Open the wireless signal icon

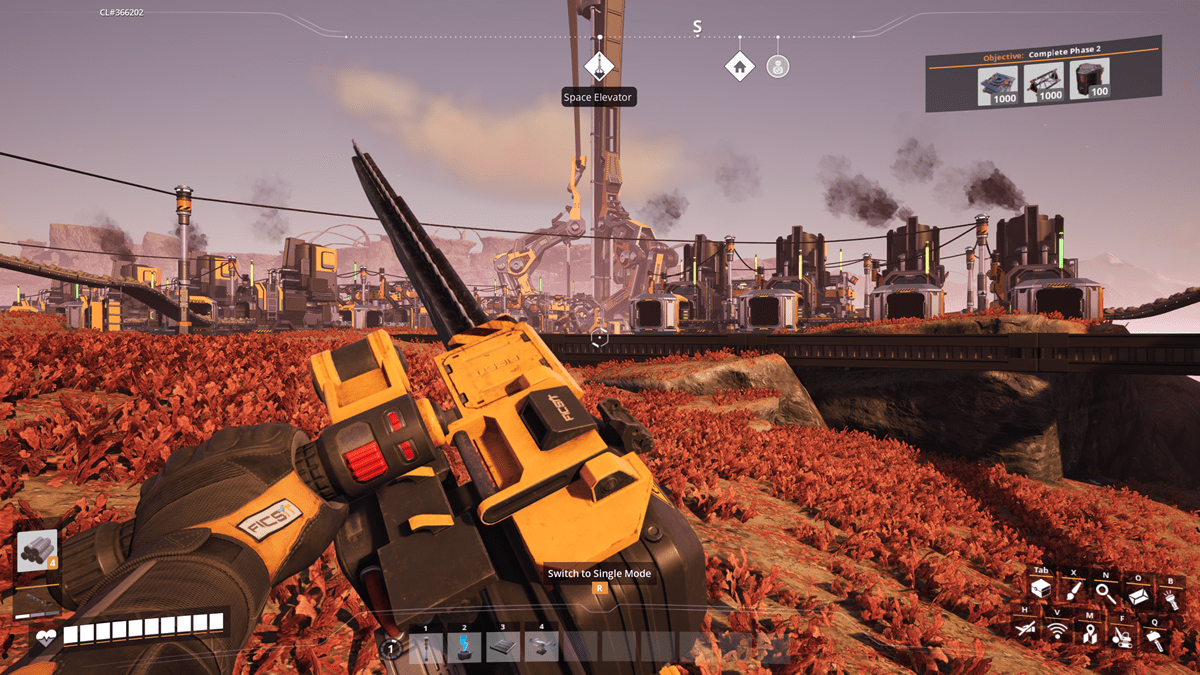(x=1056, y=631)
